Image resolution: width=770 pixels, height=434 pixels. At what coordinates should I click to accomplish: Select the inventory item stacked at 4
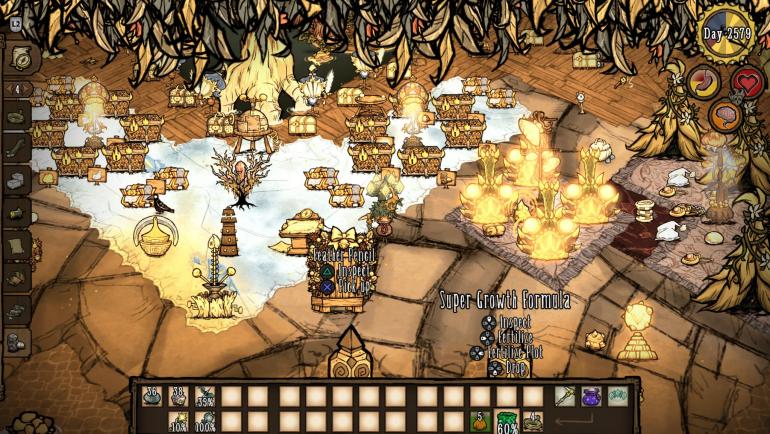tap(534, 422)
